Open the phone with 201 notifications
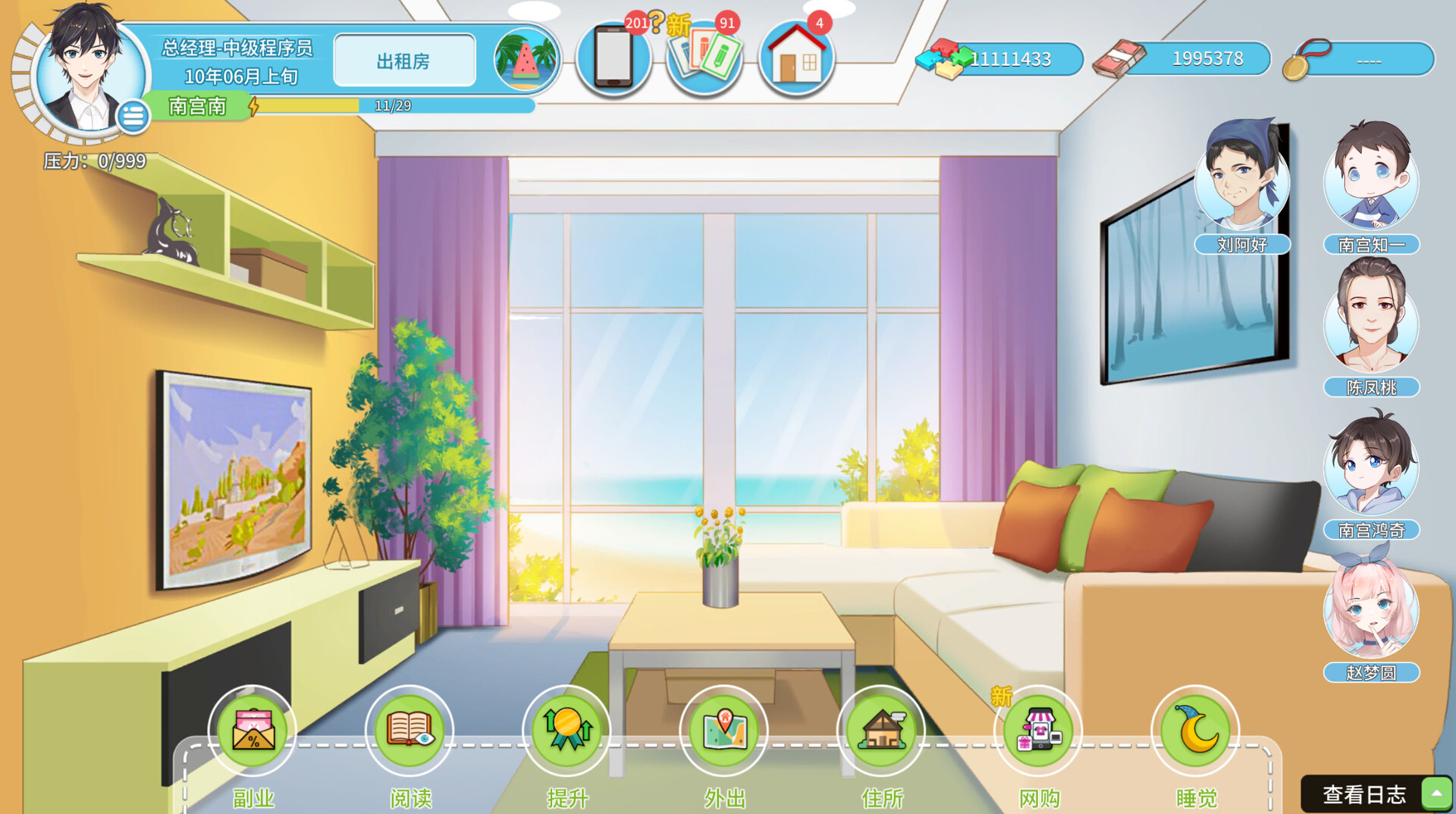 coord(613,58)
